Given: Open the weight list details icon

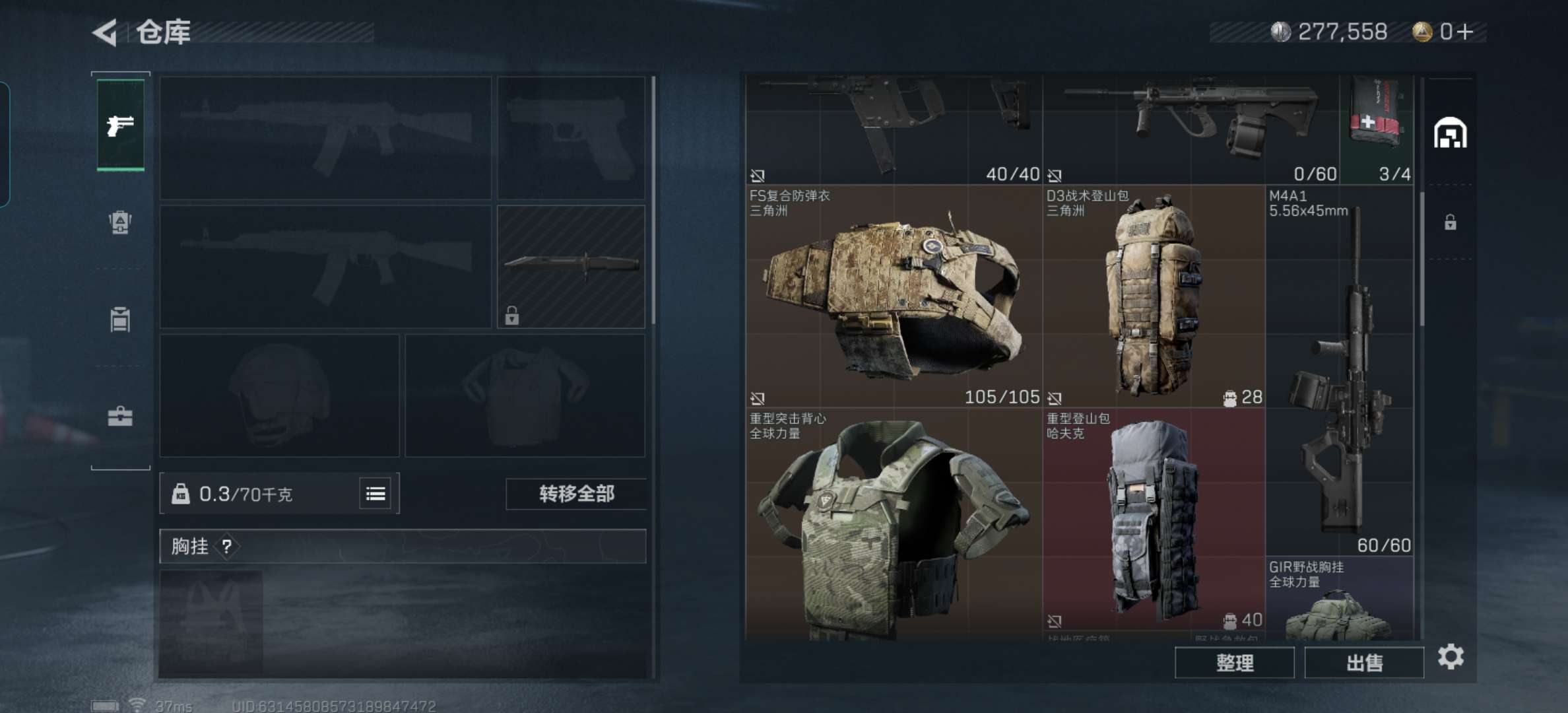Looking at the screenshot, I should tap(376, 494).
